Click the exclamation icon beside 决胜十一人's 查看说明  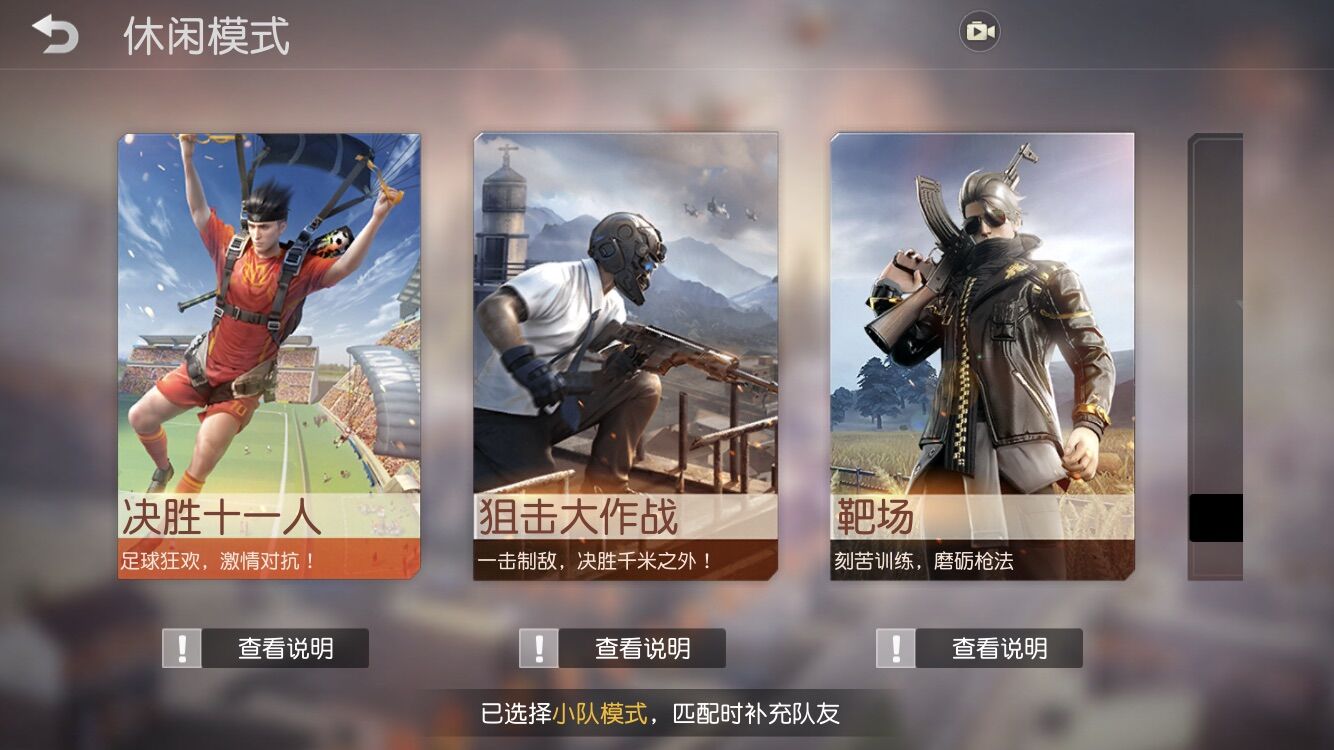coord(182,647)
